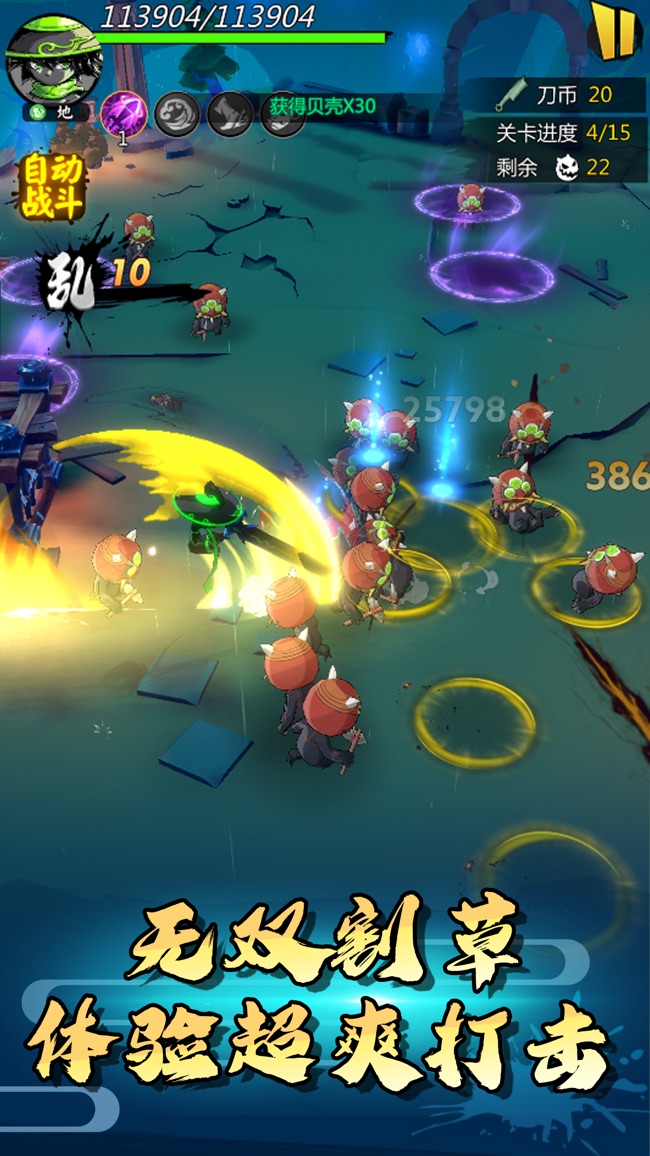The image size is (650, 1156).
Task: Toggle the 自动战斗 auto-battle button
Action: (x=53, y=186)
